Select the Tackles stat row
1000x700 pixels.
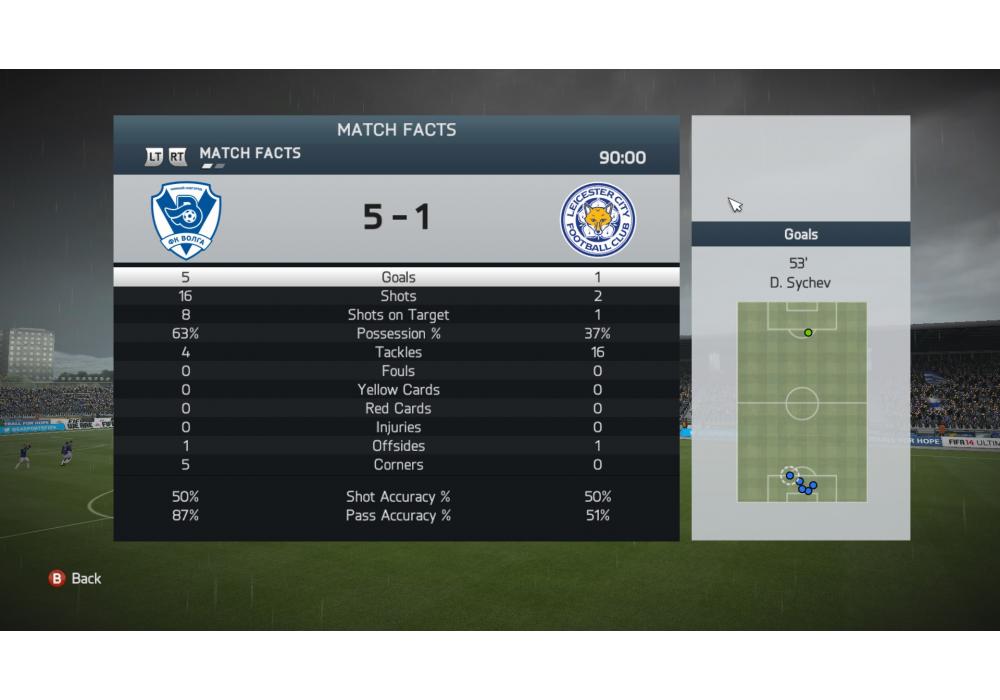pos(398,352)
